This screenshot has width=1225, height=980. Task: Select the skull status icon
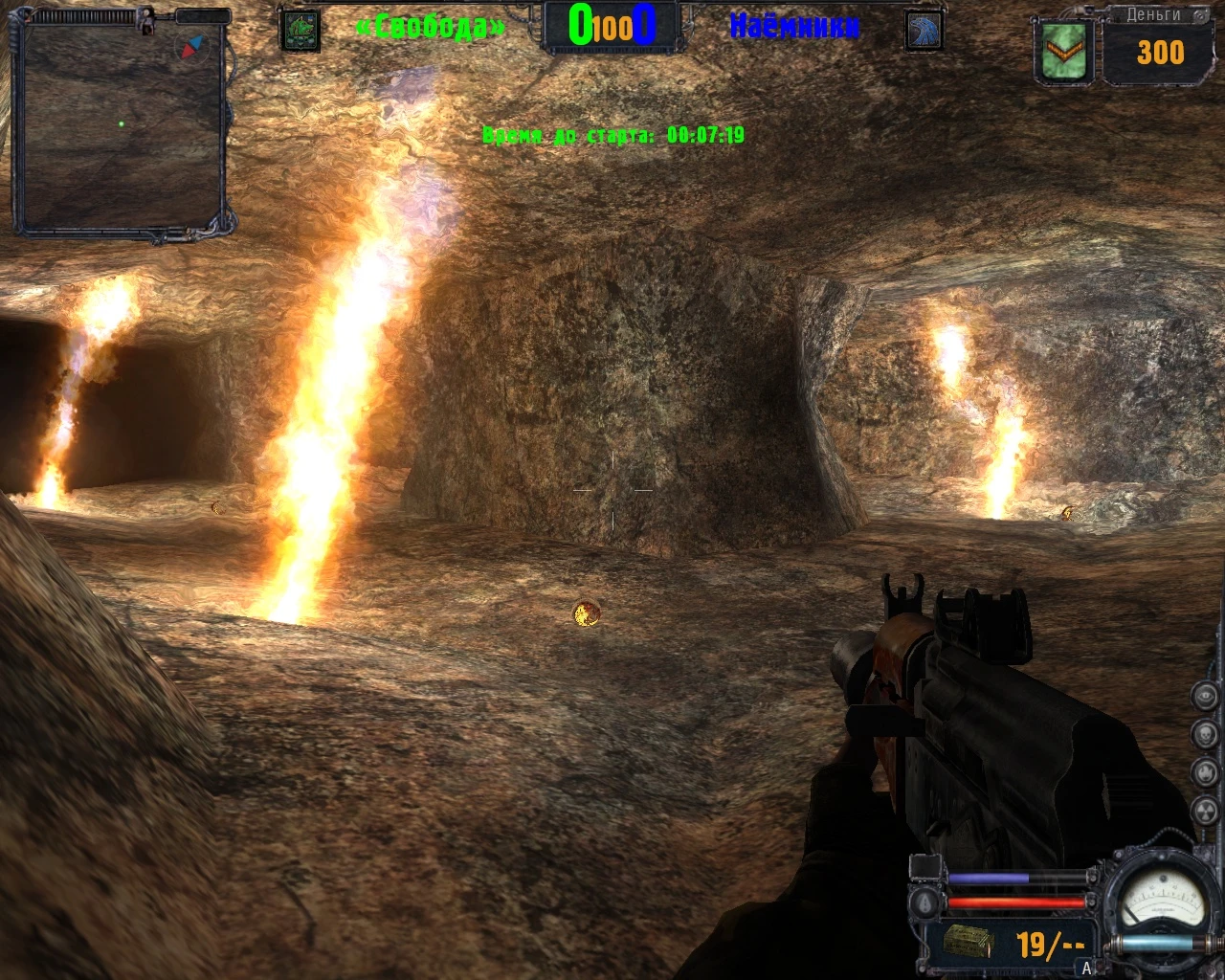click(1205, 734)
